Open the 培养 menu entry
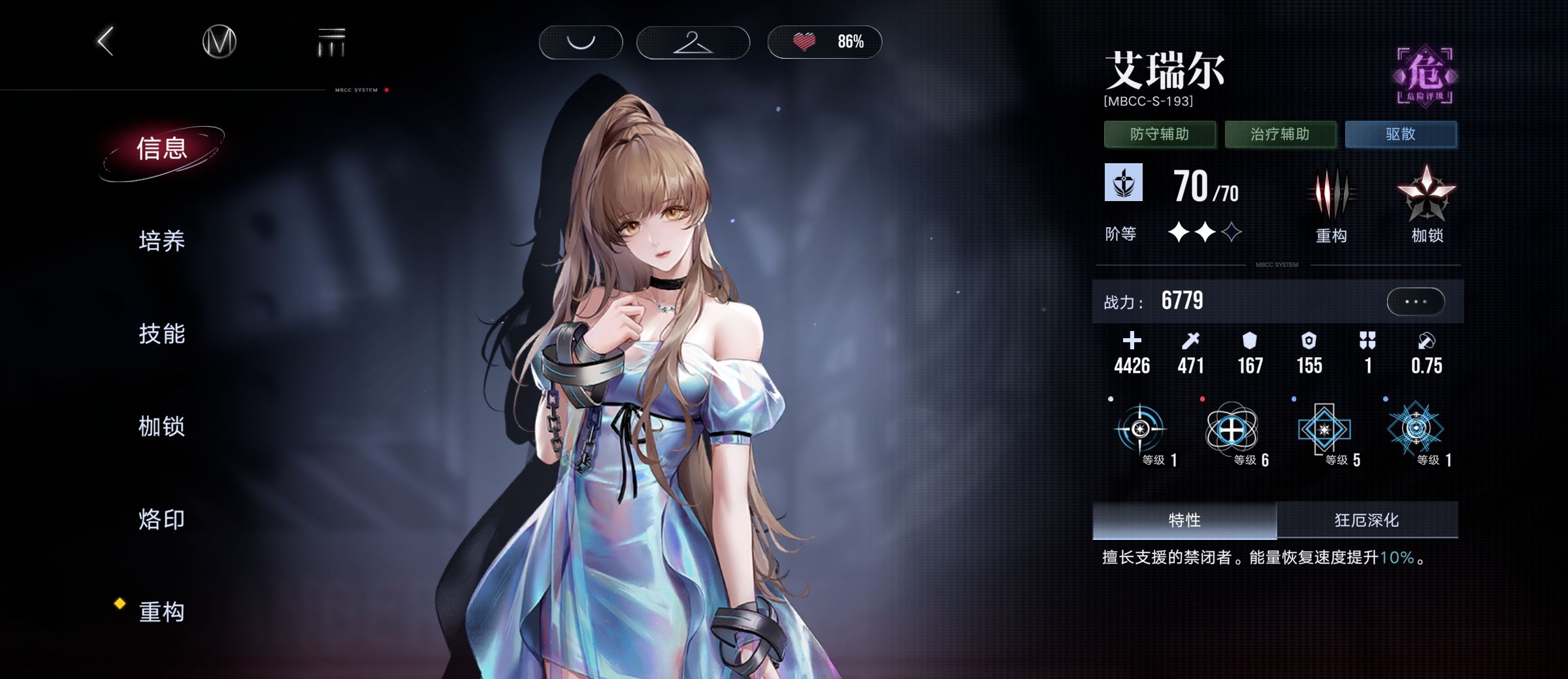This screenshot has width=1568, height=679. [x=162, y=242]
